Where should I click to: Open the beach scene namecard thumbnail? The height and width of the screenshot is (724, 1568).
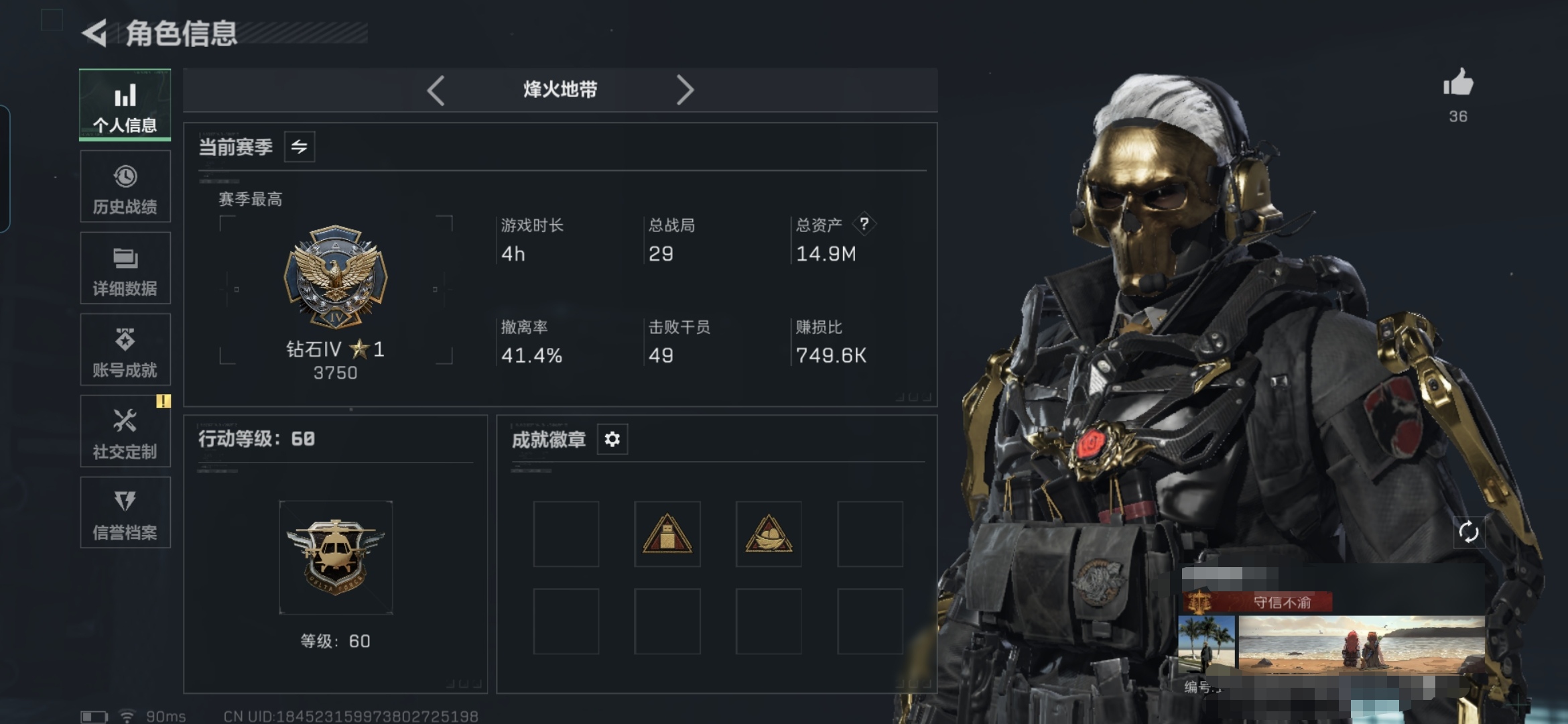(x=1360, y=644)
